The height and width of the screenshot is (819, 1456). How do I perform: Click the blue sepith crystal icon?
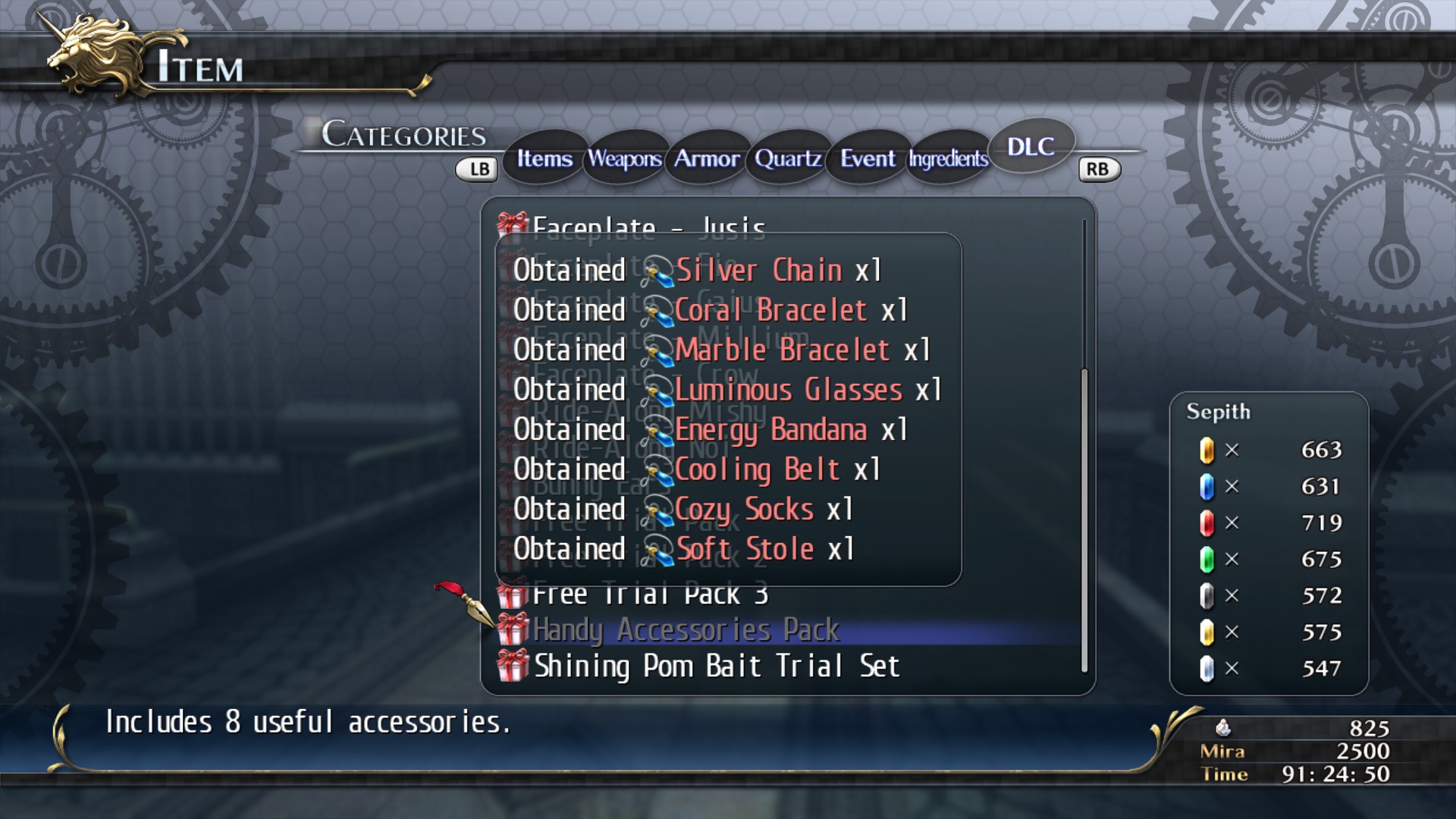(1207, 486)
